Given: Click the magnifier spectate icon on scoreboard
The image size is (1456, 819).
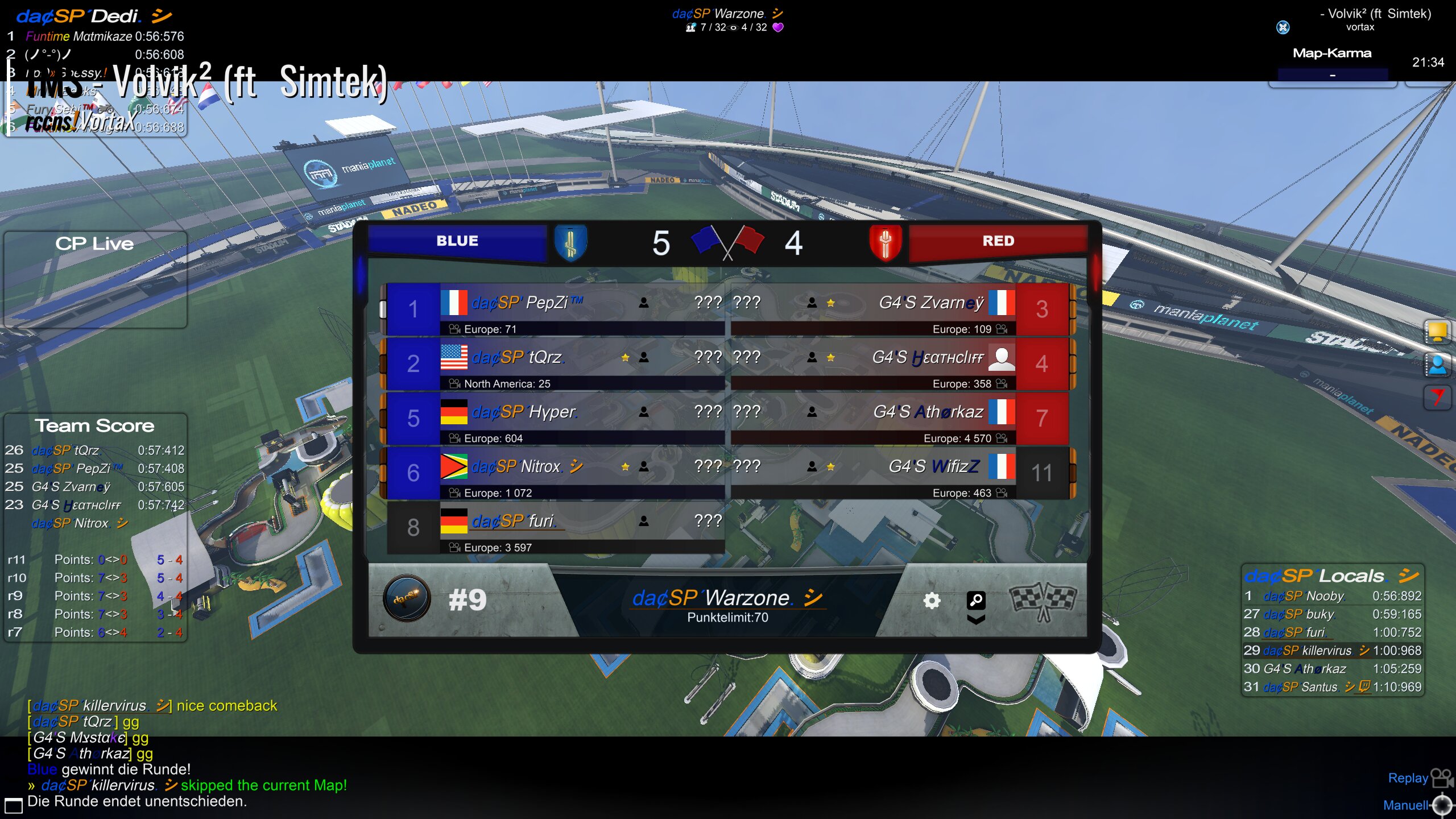Looking at the screenshot, I should pyautogui.click(x=976, y=601).
